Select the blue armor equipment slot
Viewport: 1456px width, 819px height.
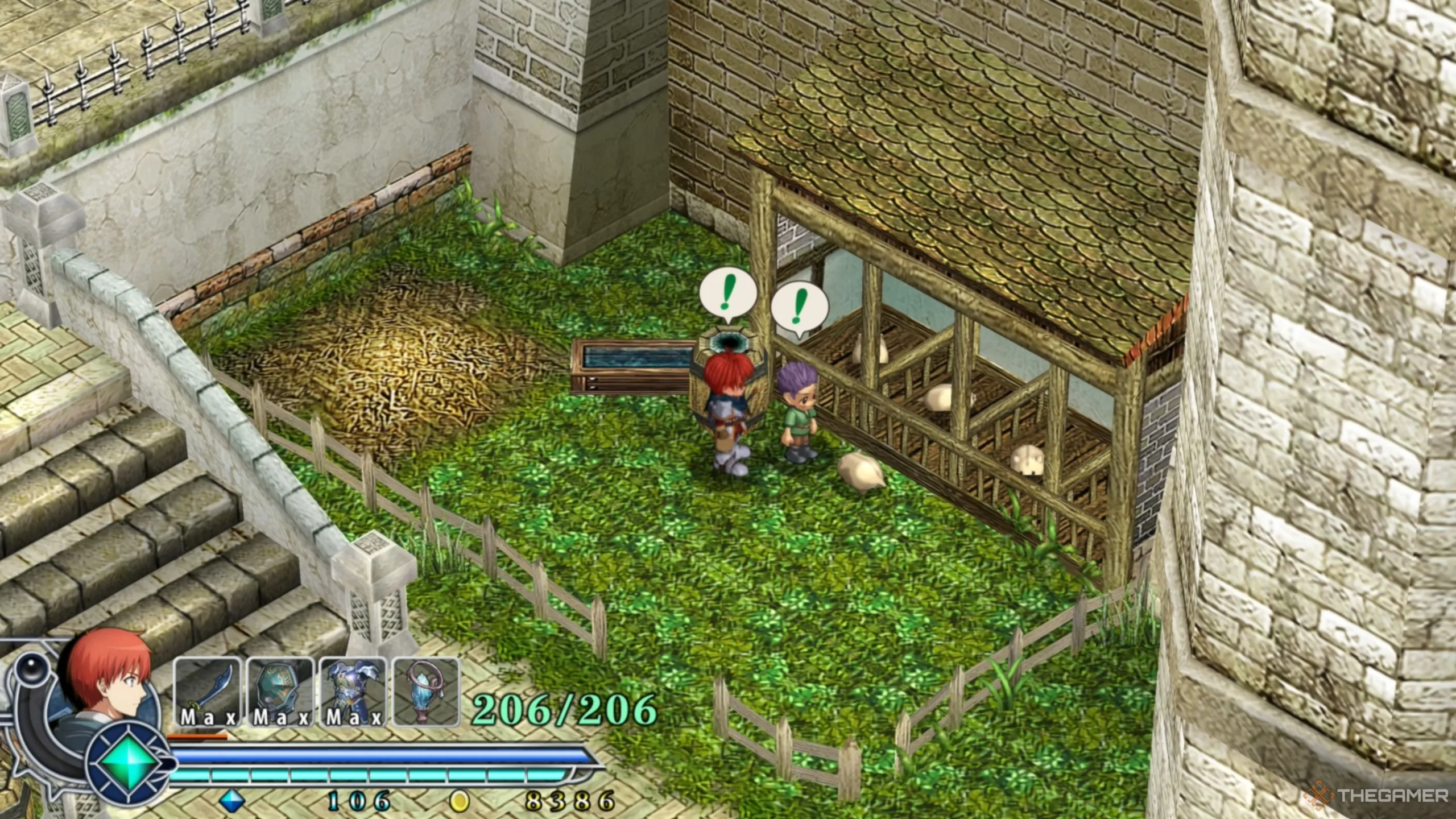353,692
